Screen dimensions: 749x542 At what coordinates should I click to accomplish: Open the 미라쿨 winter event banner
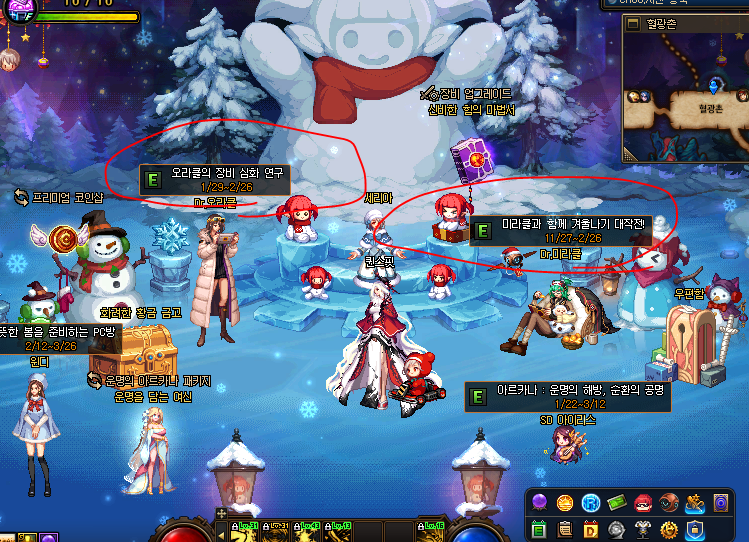(560, 231)
